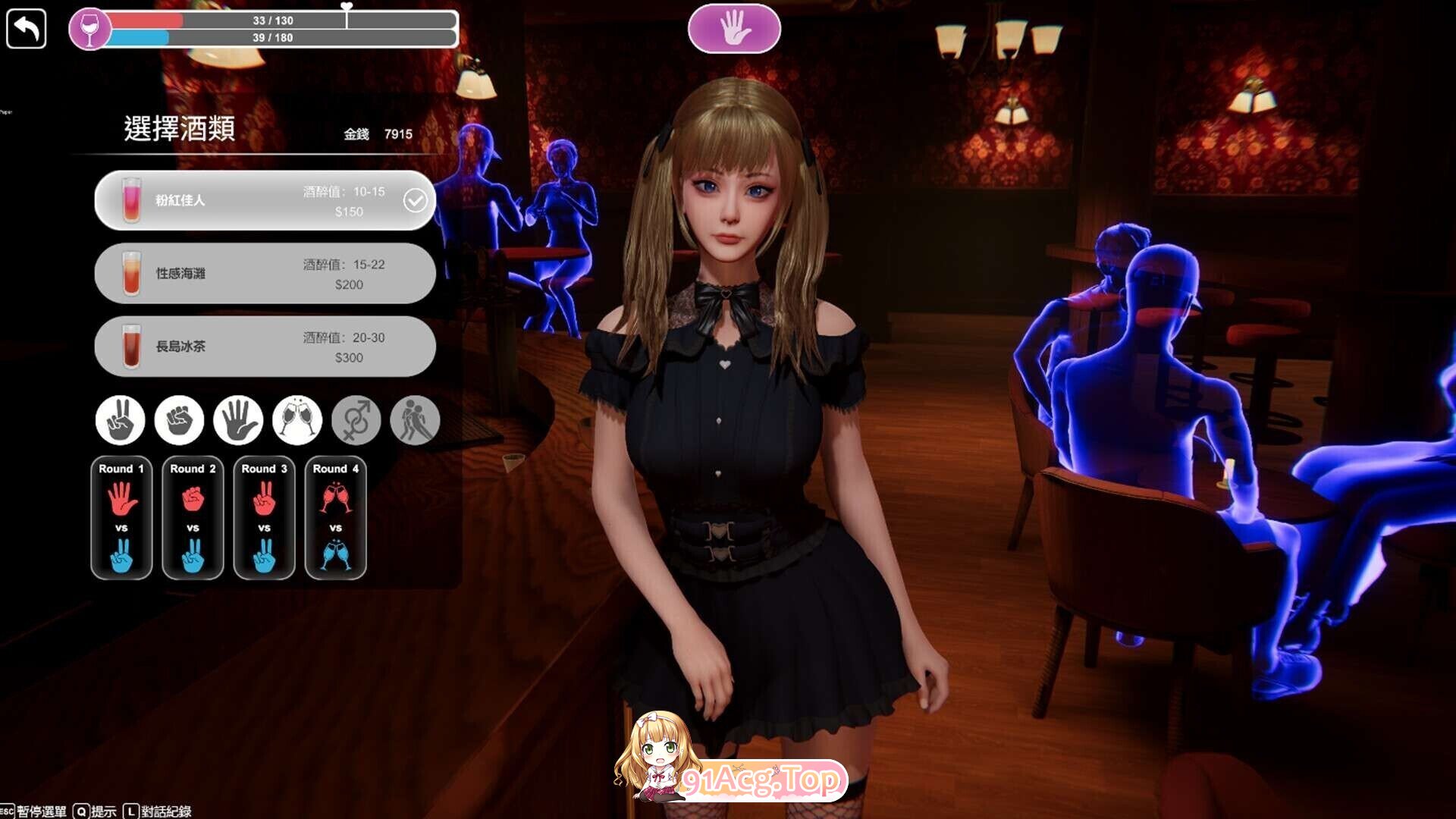Expand the Round 1 result panel
1456x819 pixels.
point(121,518)
